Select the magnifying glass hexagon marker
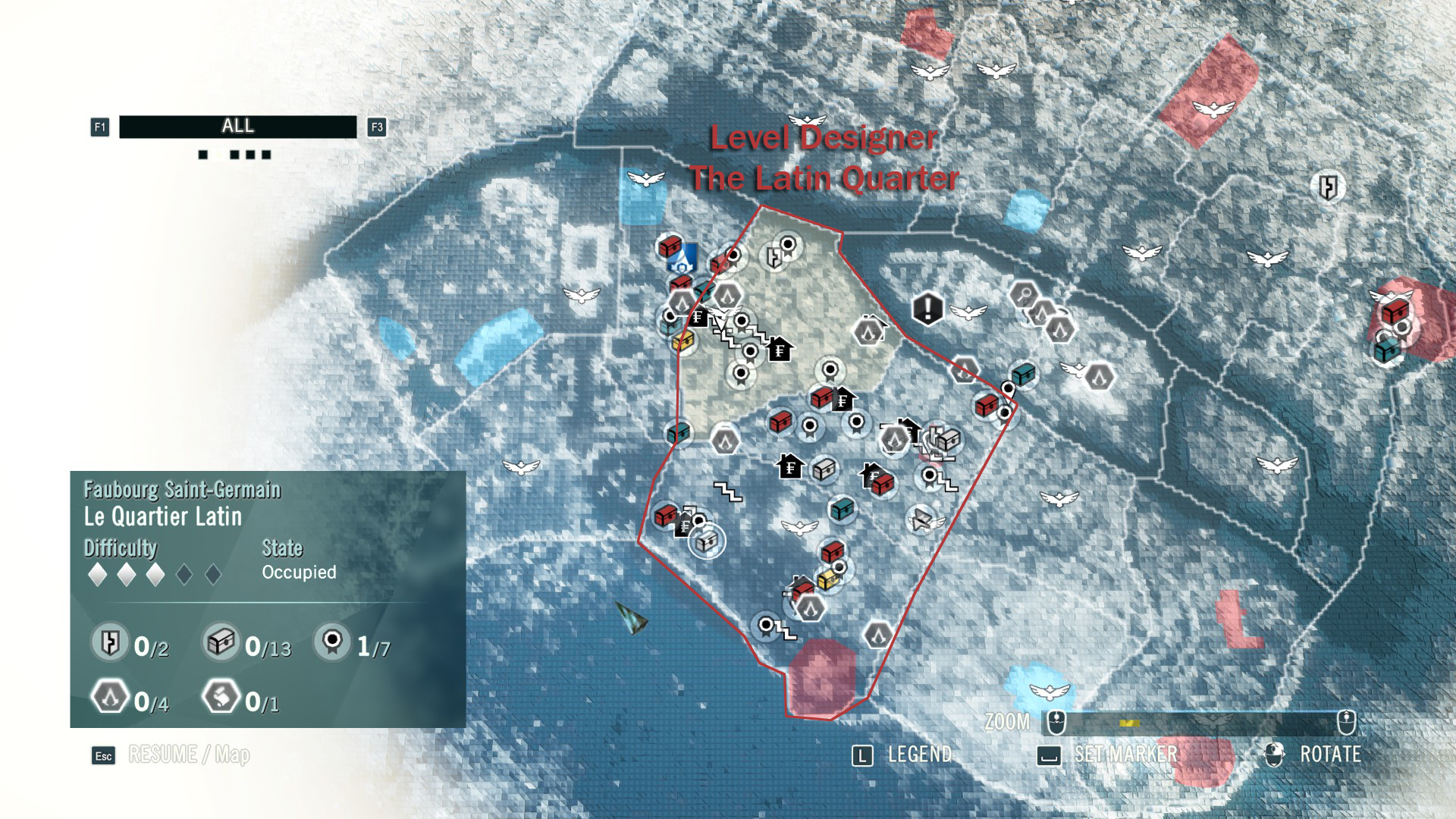This screenshot has height=819, width=1456. tap(1025, 293)
